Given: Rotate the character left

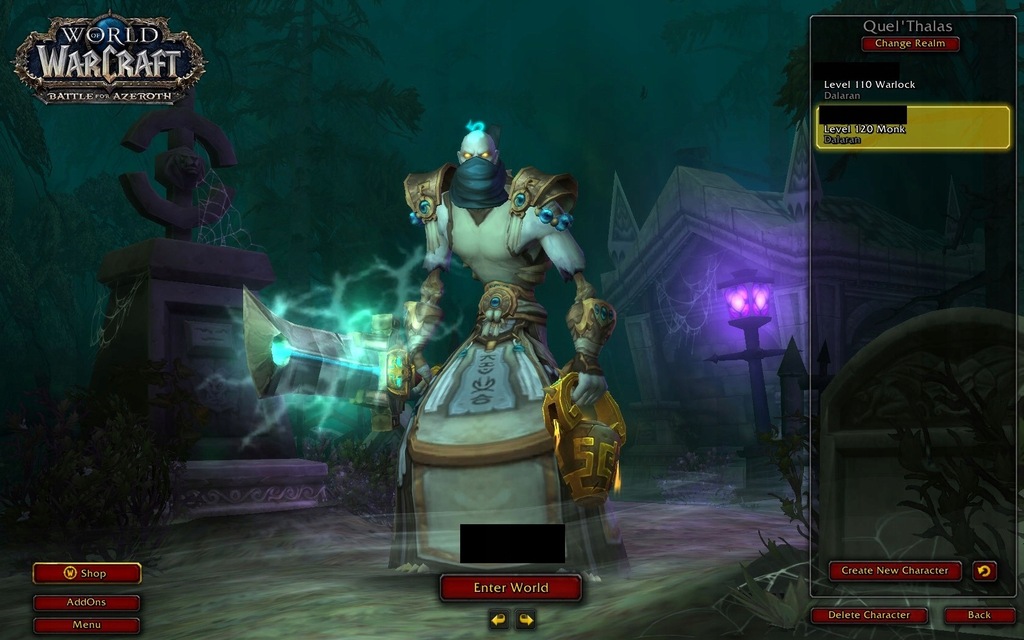Looking at the screenshot, I should click(x=499, y=620).
